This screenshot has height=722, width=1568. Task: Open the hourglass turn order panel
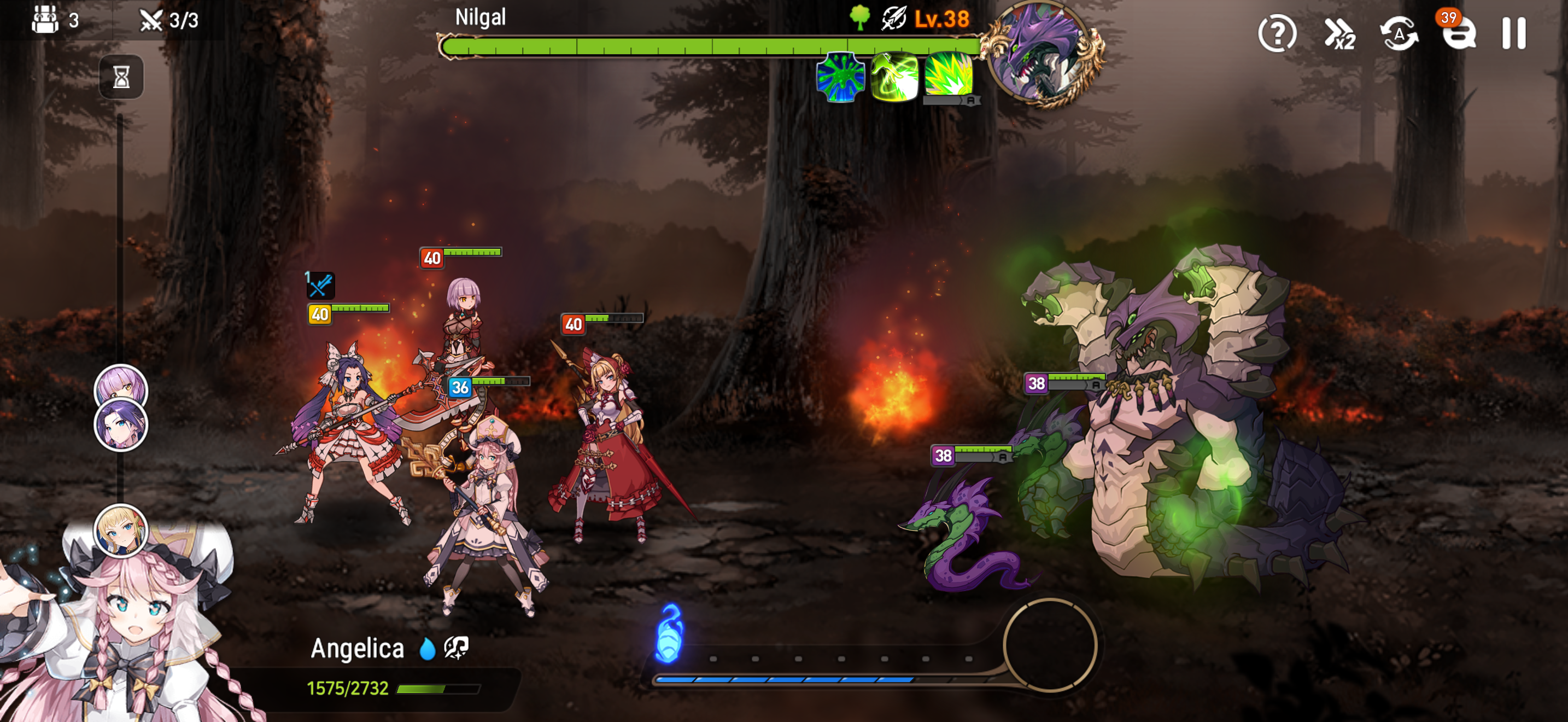click(121, 77)
